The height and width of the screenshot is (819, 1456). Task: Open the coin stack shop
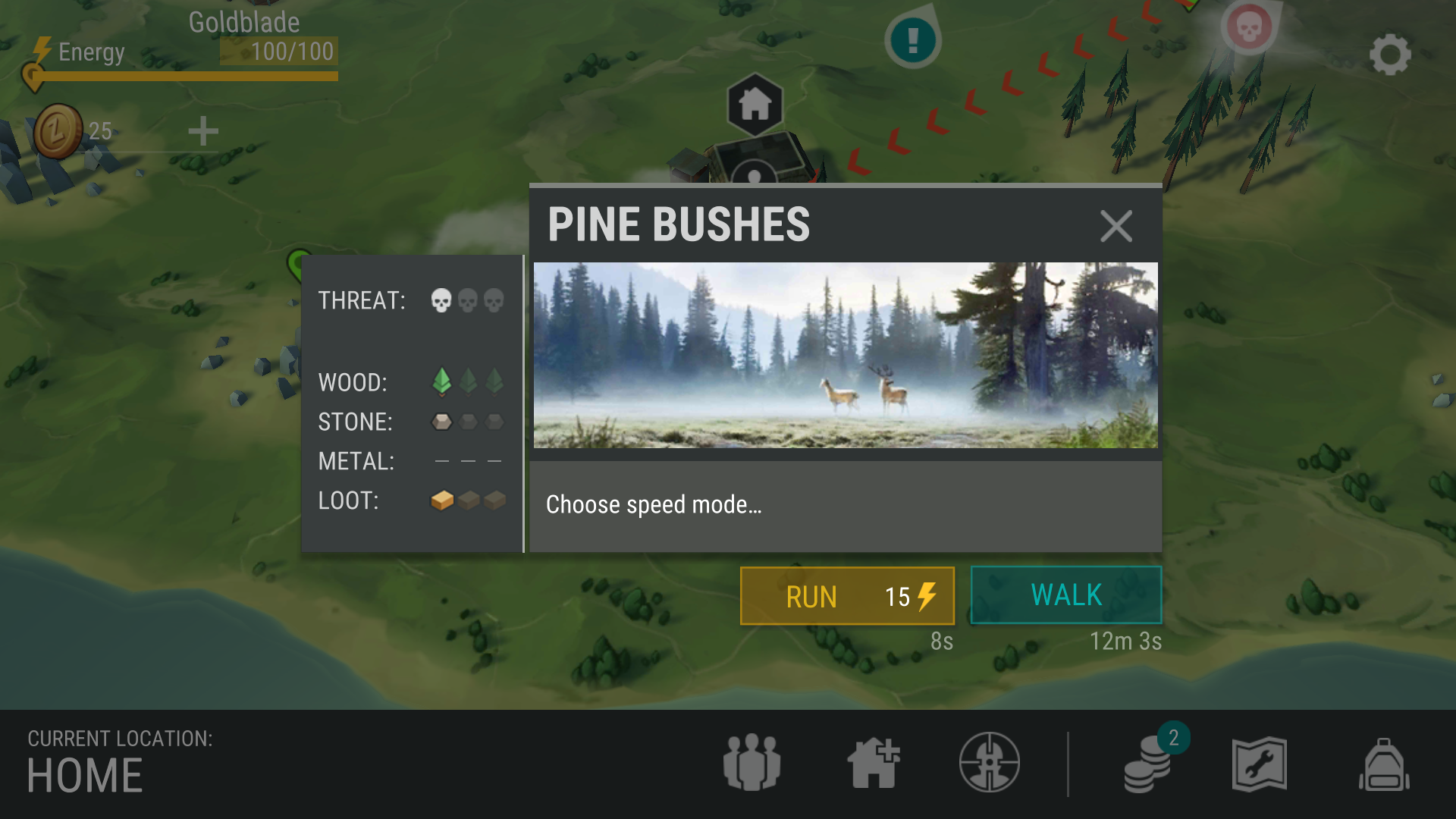tap(1148, 764)
